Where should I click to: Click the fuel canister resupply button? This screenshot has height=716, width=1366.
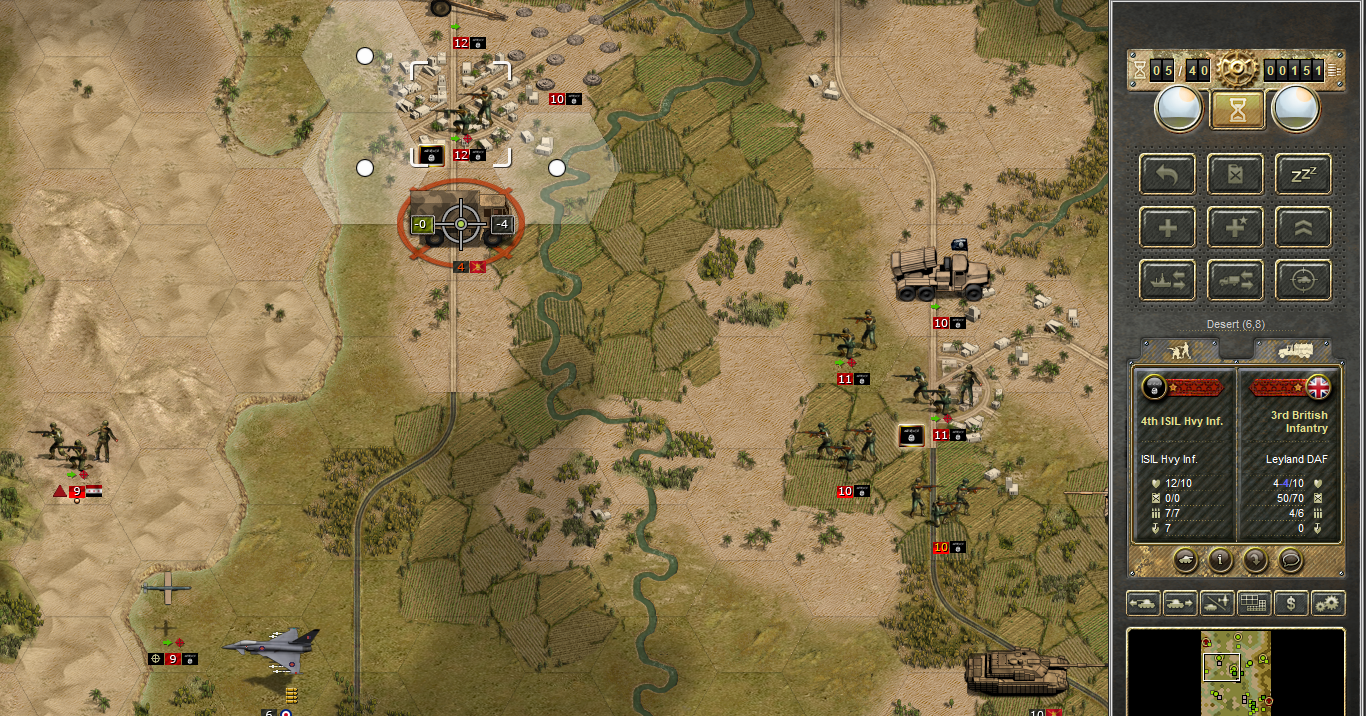[x=1235, y=173]
